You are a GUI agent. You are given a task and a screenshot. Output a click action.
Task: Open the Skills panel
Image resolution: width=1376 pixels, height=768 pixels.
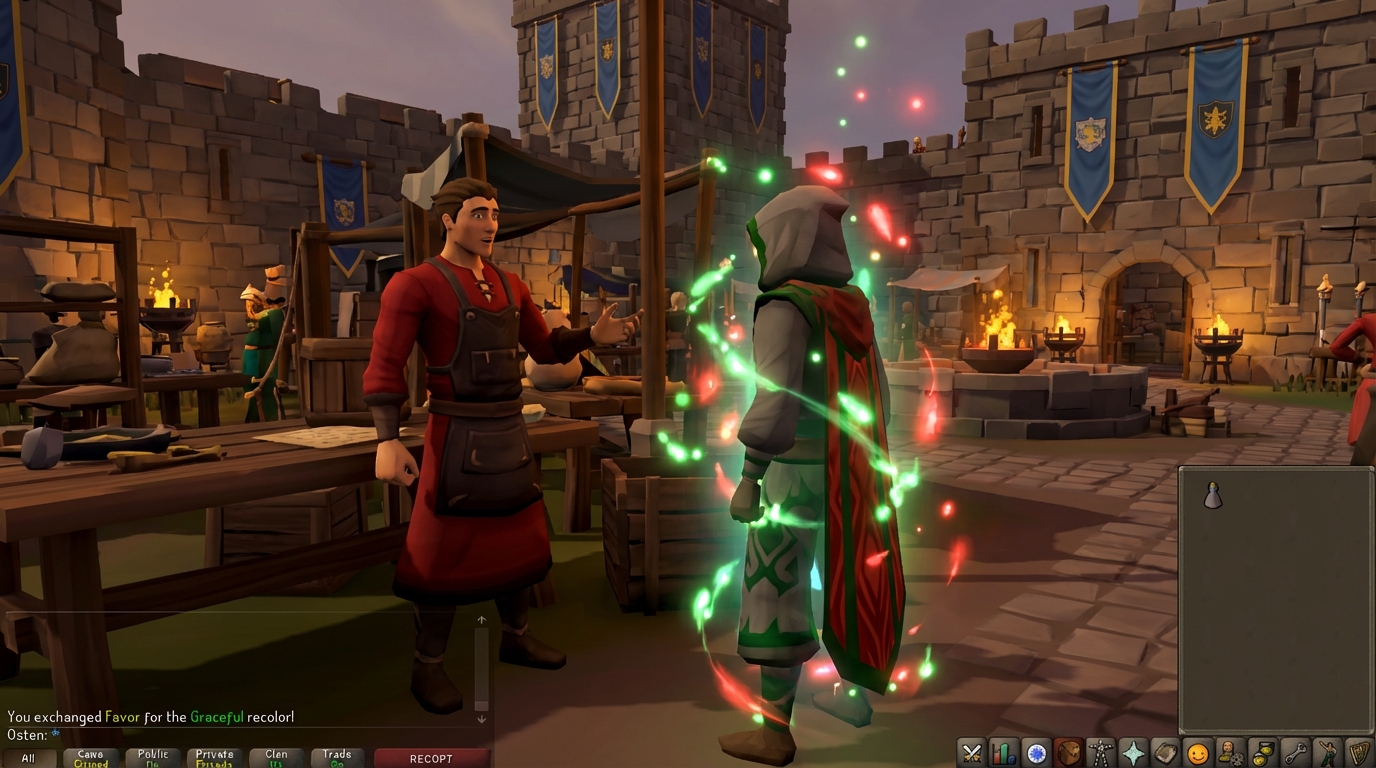coord(1003,755)
